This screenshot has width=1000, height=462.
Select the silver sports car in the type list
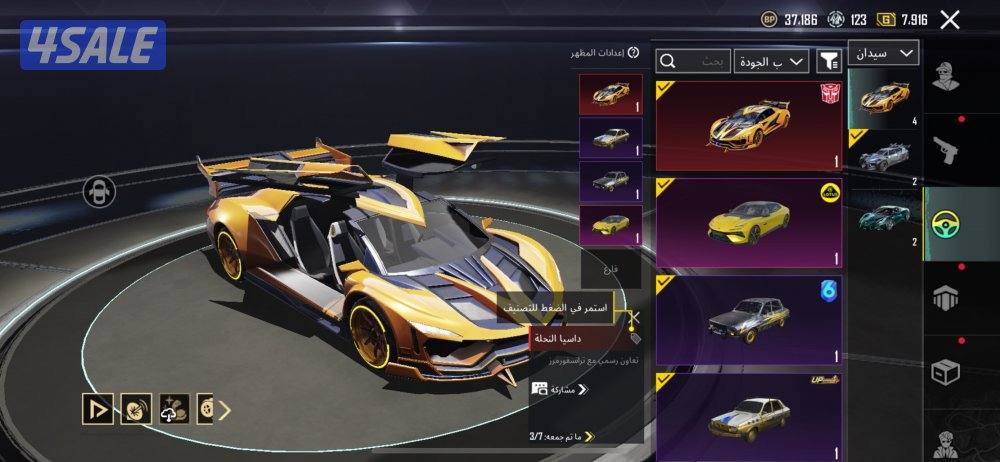pyautogui.click(x=884, y=158)
